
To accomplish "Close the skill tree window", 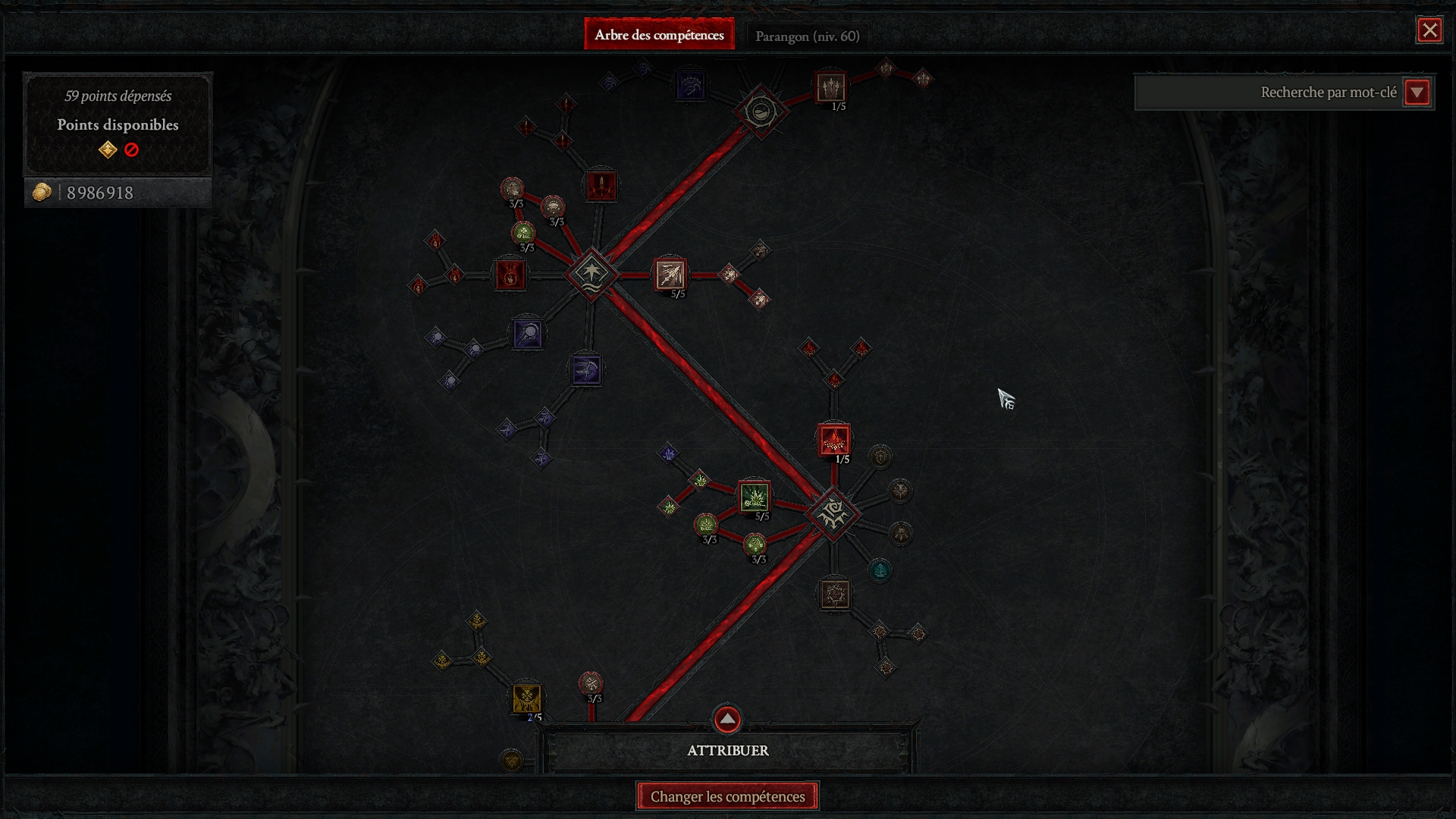I will click(1429, 30).
